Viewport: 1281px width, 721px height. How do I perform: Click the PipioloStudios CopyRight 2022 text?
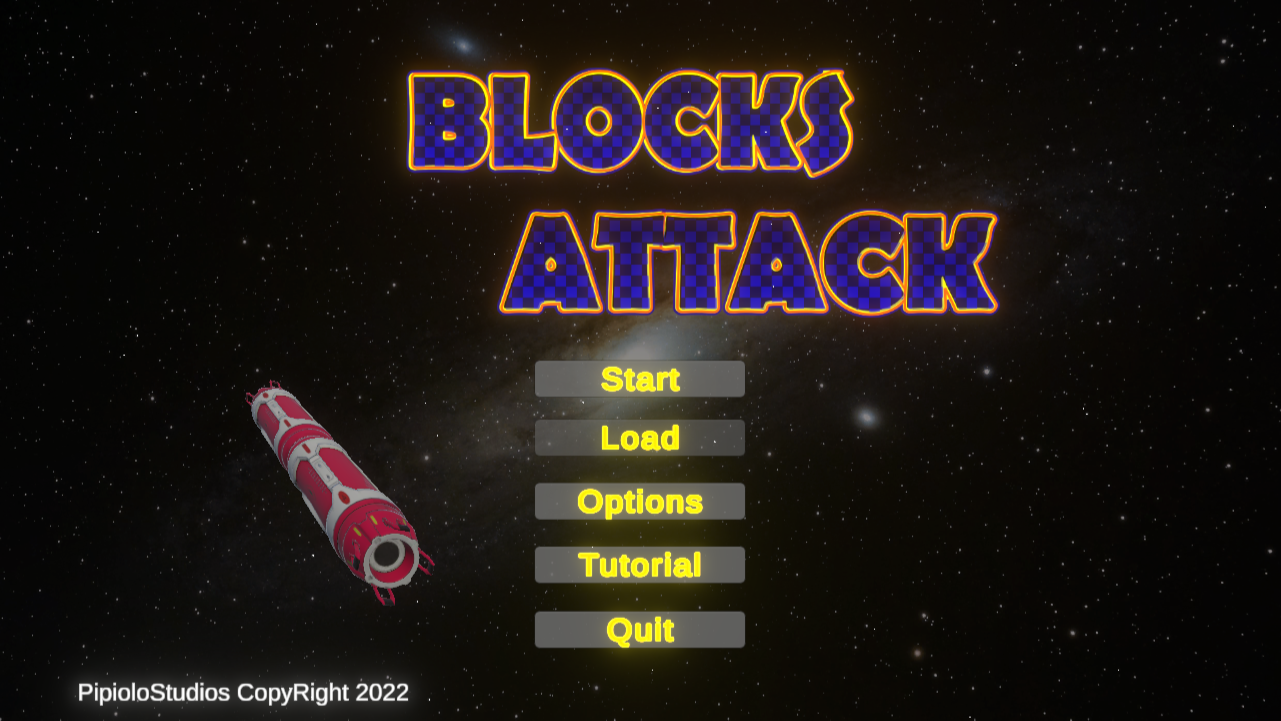244,693
